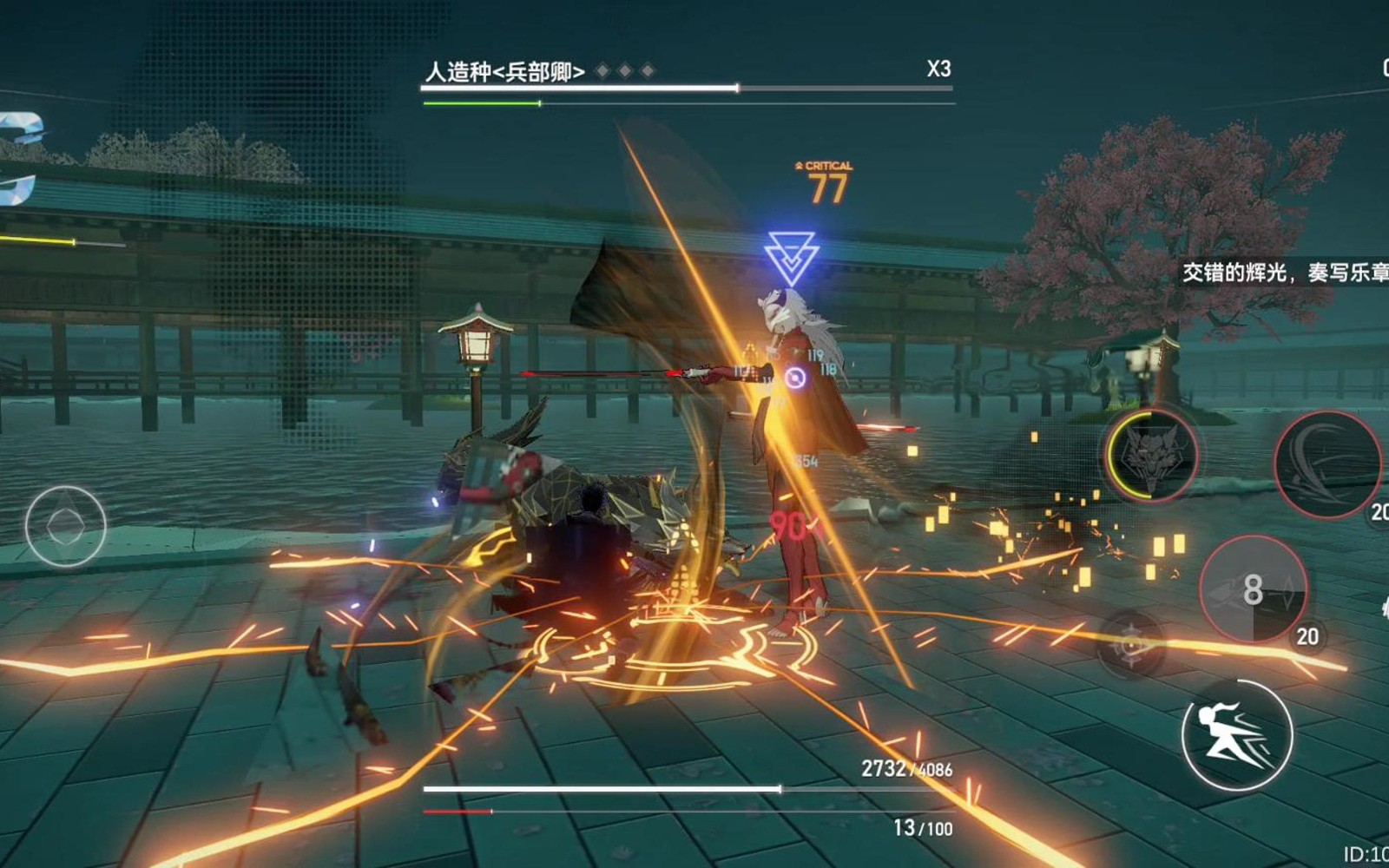Tap the virtual movement joystick
The height and width of the screenshot is (868, 1389).
(65, 526)
